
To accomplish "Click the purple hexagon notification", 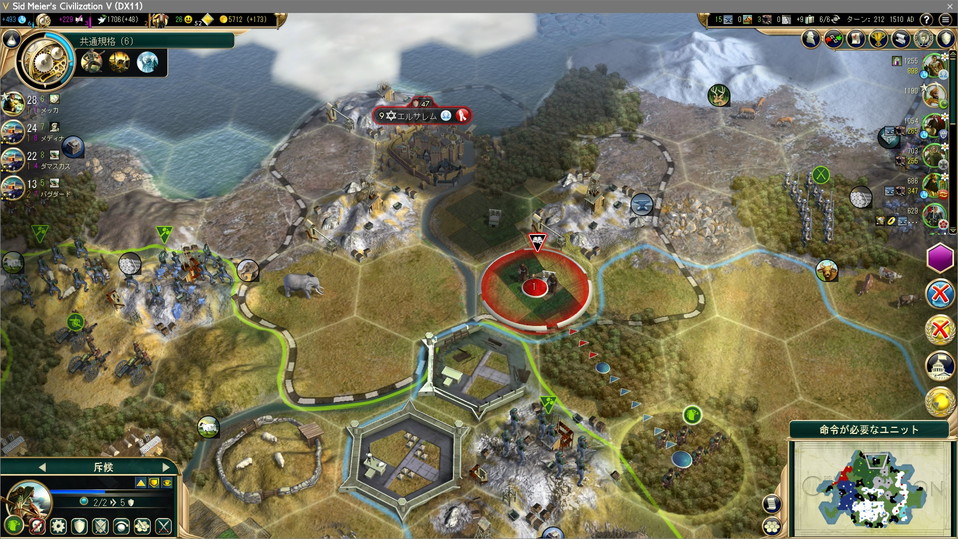I will [x=940, y=258].
